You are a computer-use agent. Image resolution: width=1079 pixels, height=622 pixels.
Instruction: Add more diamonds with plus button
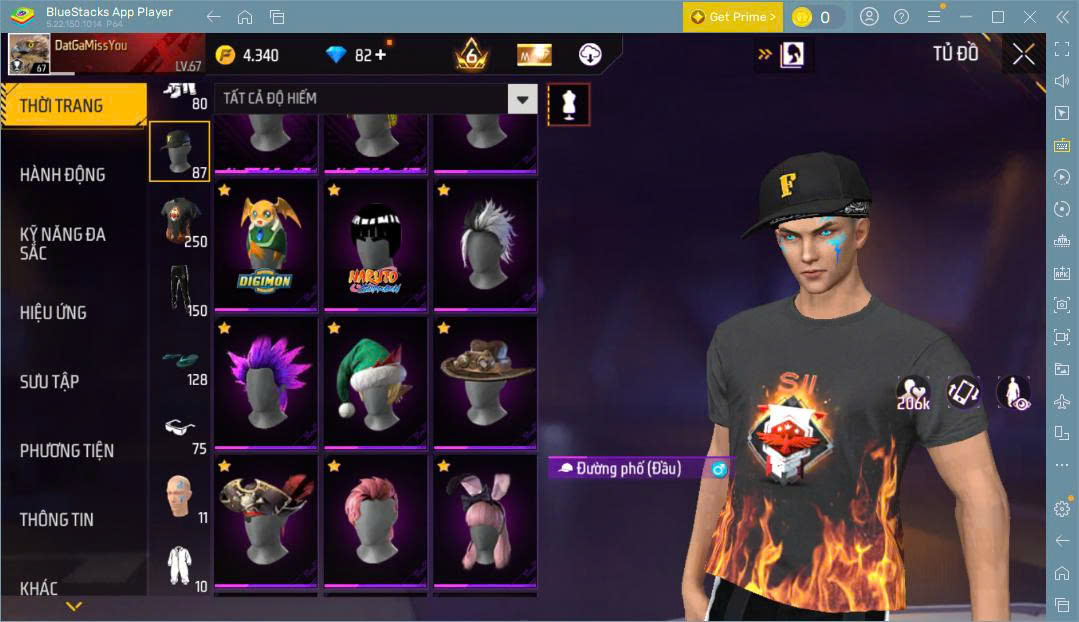pyautogui.click(x=379, y=55)
